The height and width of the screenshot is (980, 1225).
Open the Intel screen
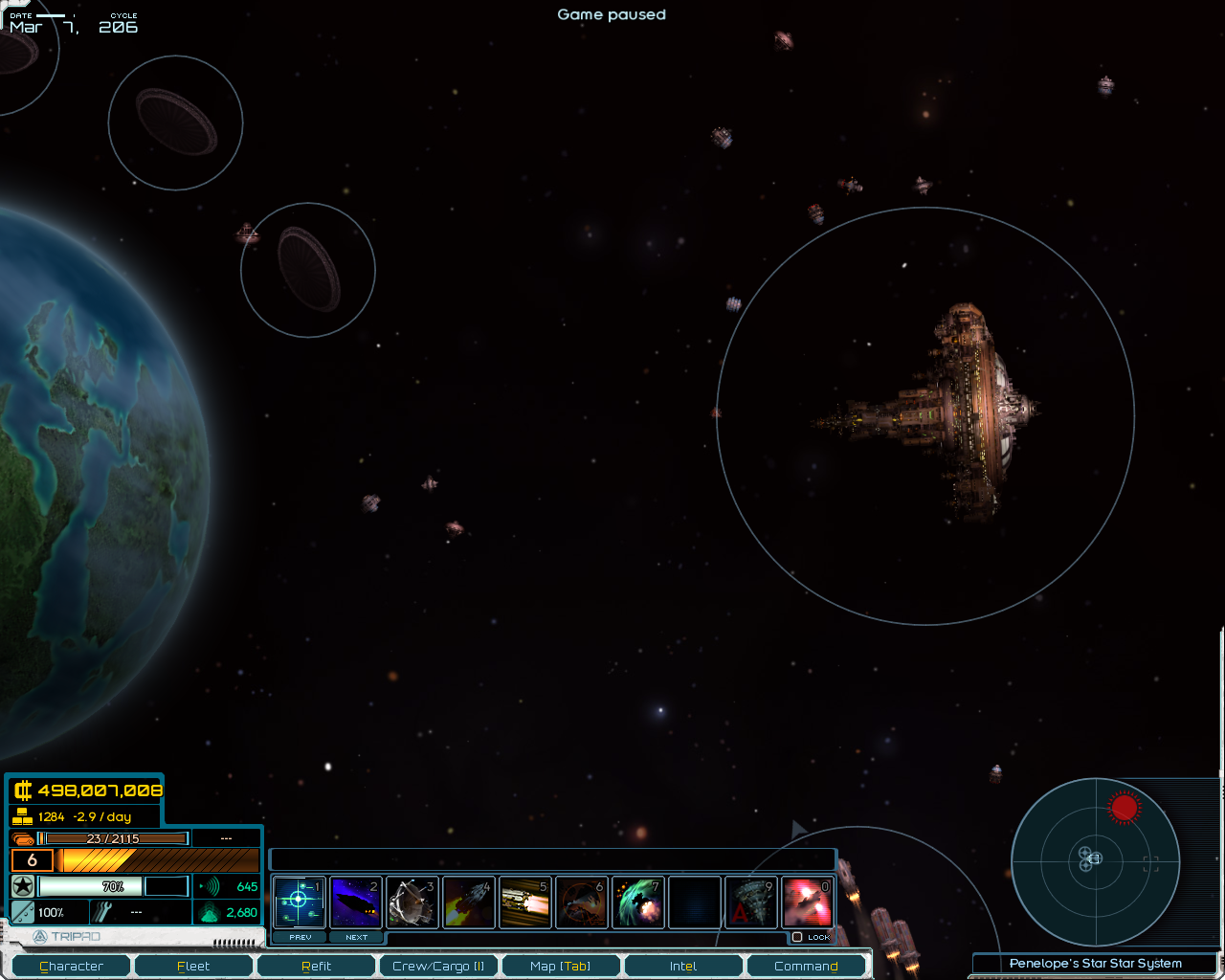pos(683,966)
